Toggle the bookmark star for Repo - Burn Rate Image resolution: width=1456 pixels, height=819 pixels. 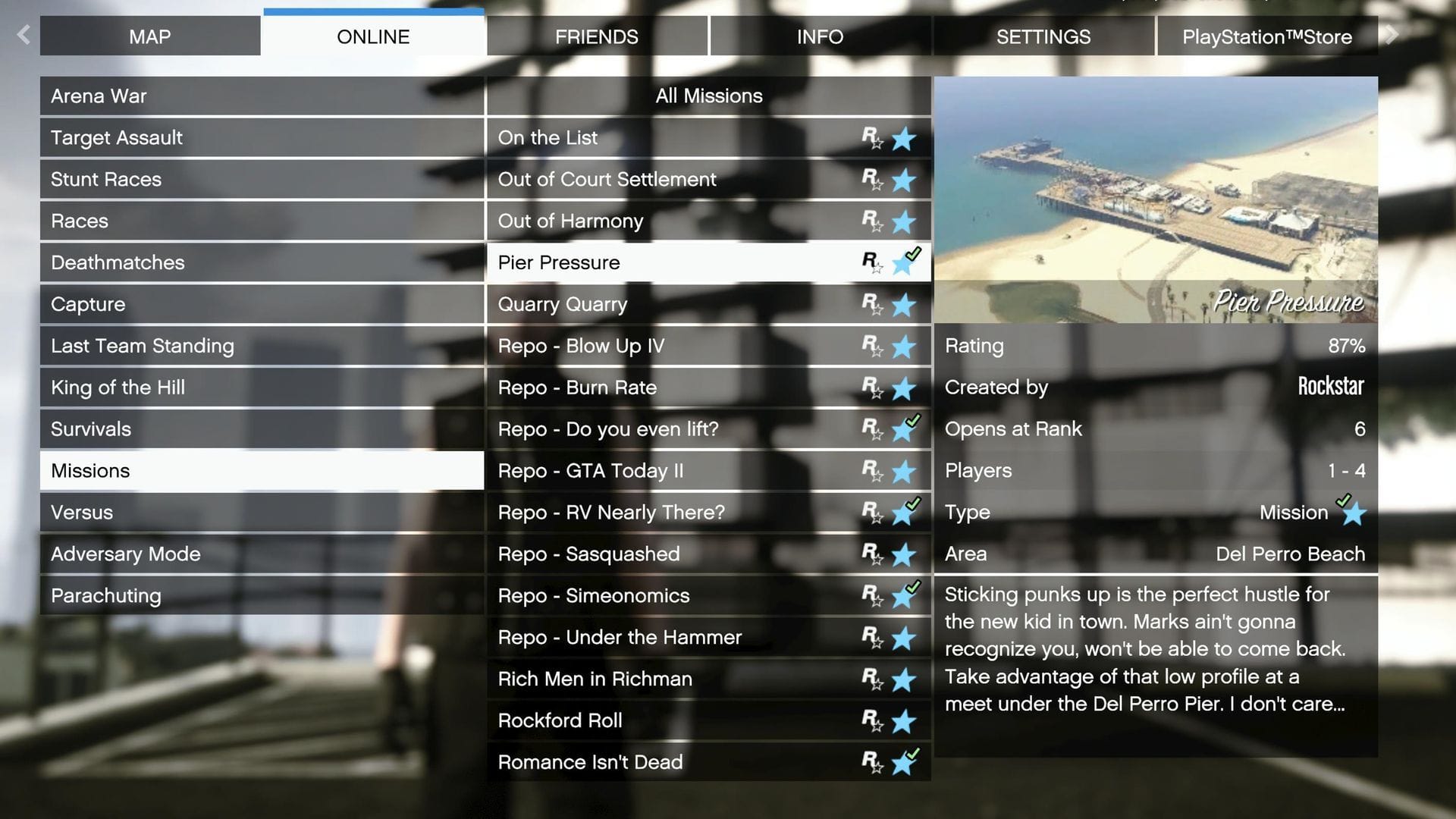[x=902, y=388]
